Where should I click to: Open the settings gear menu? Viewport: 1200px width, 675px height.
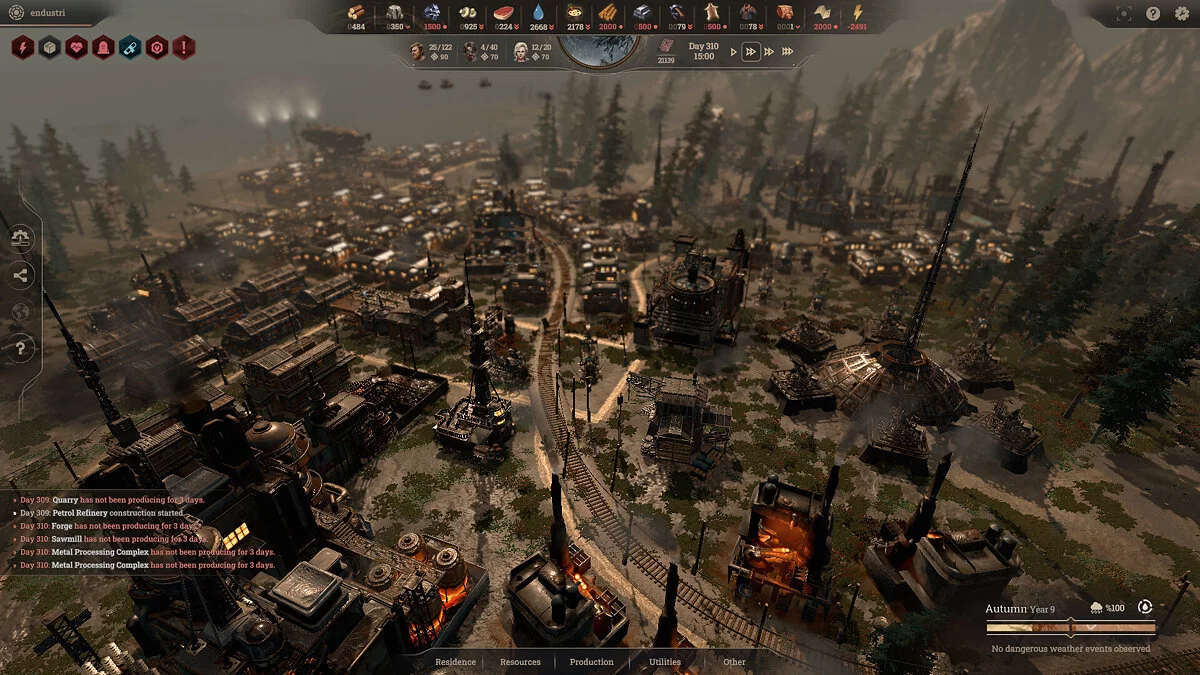point(1180,14)
